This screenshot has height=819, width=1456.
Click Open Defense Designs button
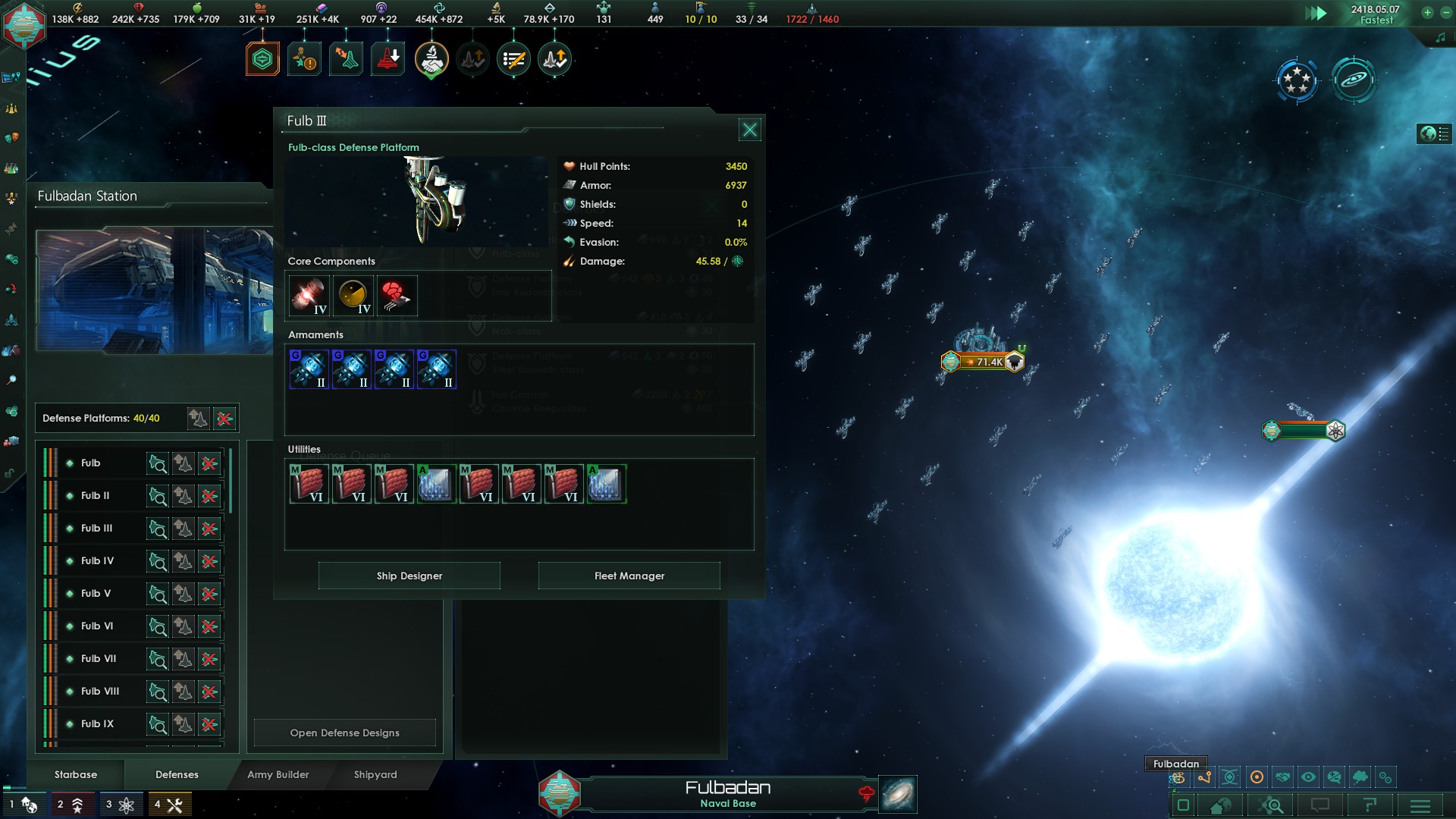tap(344, 733)
